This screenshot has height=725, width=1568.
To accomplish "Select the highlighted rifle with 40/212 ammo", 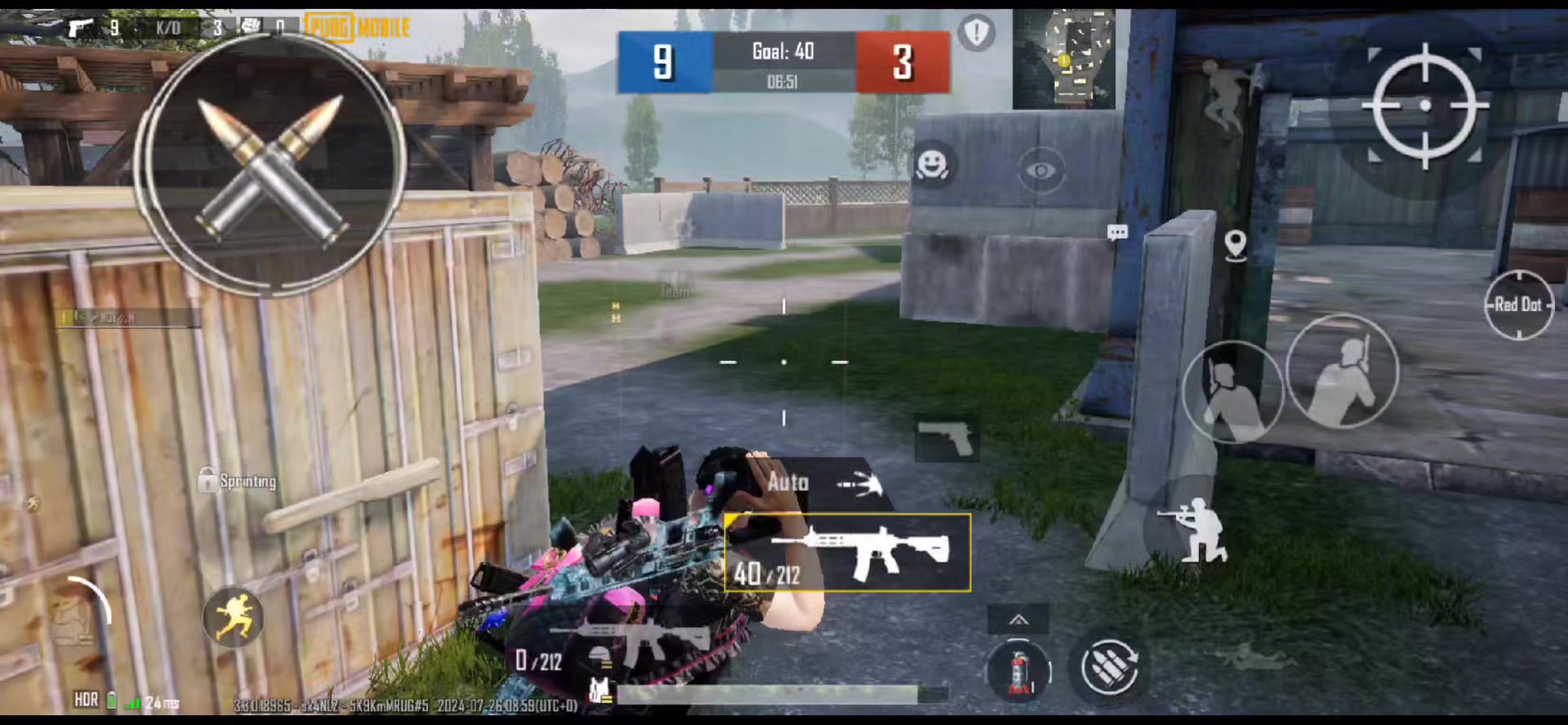I will [848, 553].
